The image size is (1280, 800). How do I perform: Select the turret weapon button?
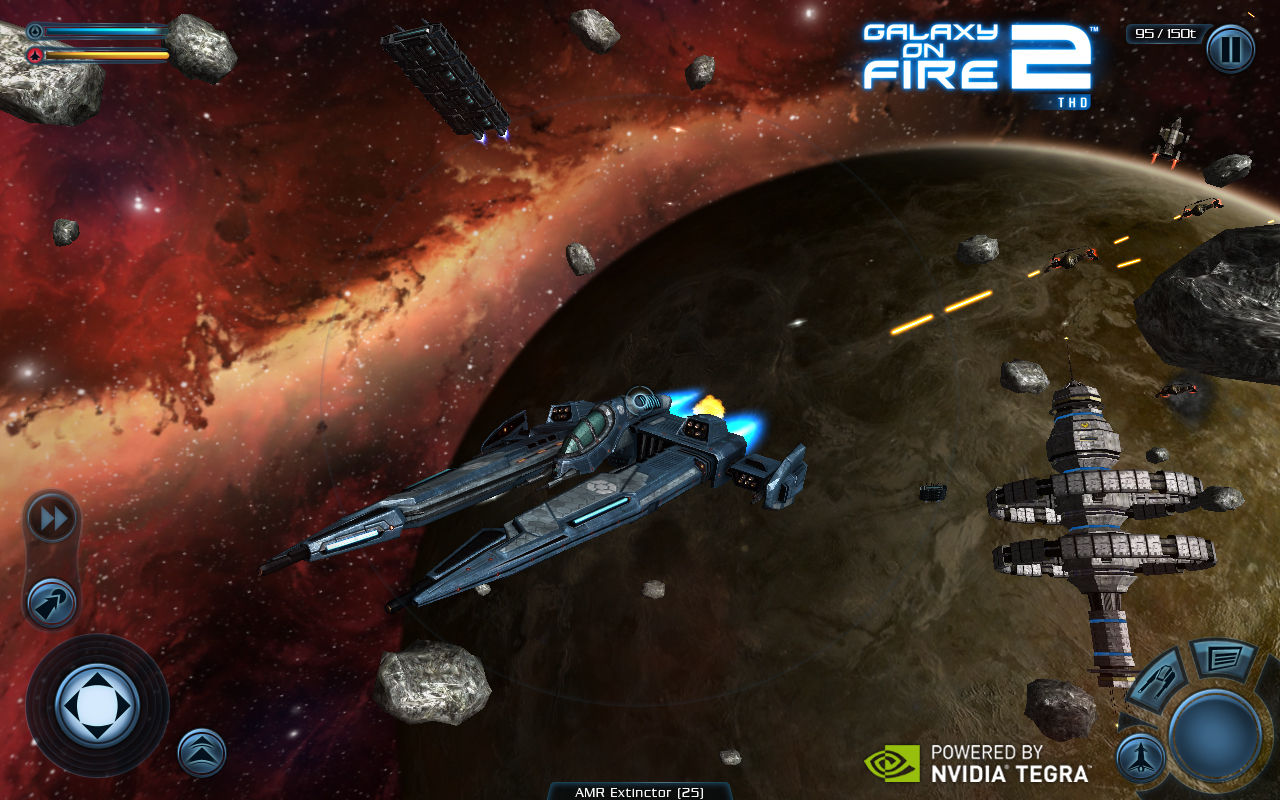[1157, 683]
